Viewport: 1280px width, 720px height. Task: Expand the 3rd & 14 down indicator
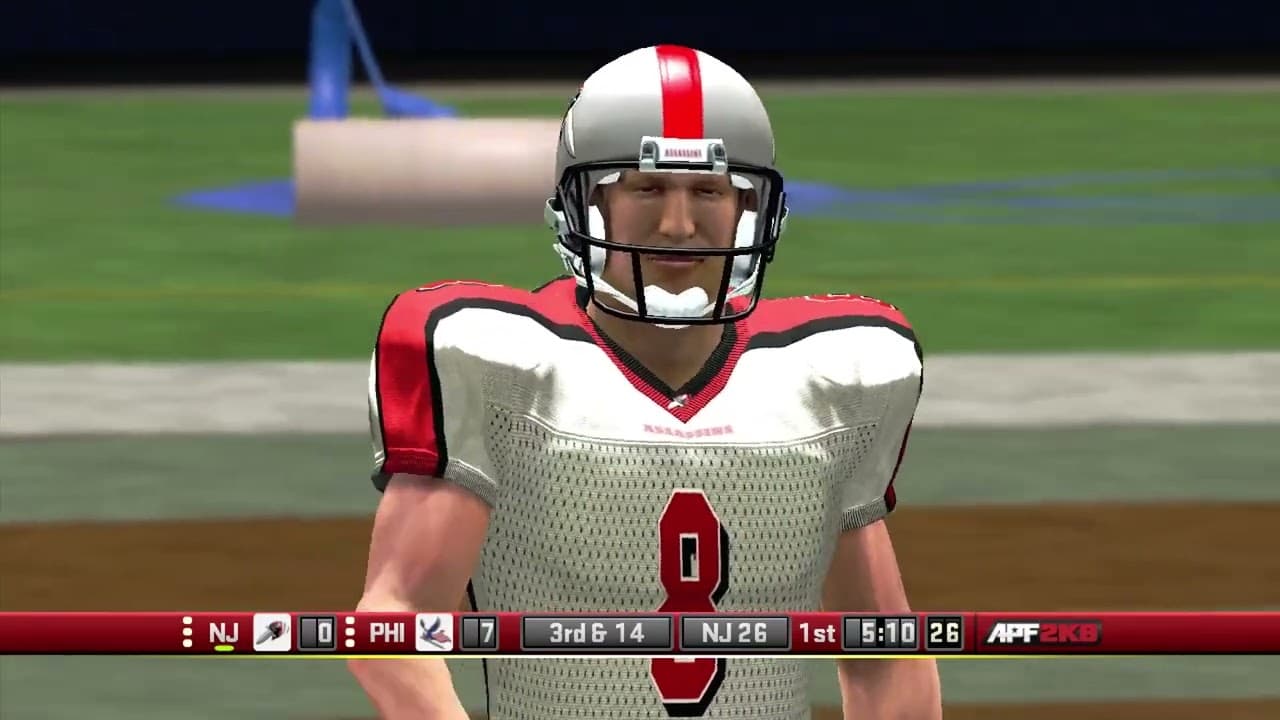pos(597,632)
